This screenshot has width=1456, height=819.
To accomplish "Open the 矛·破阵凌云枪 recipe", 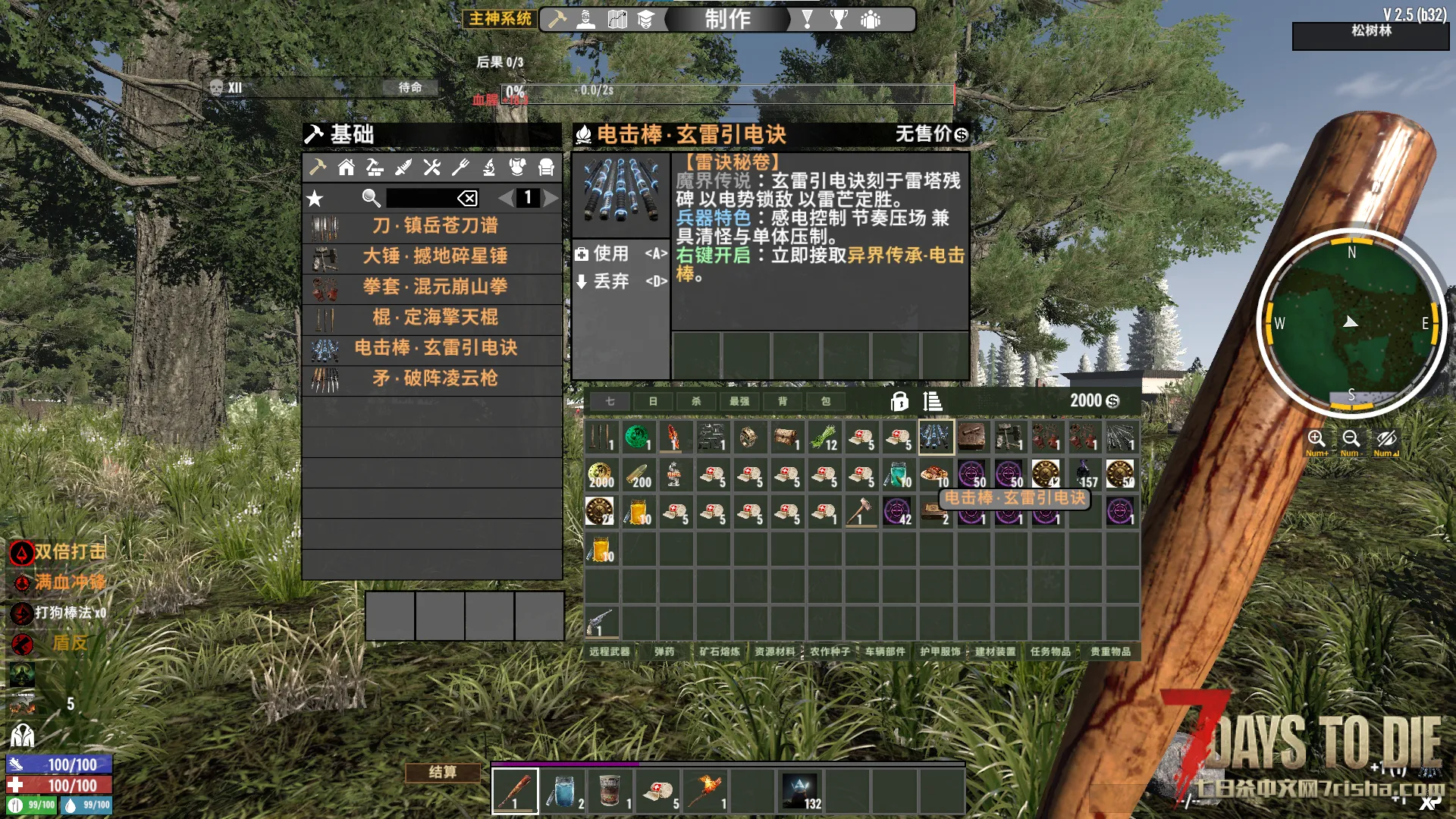I will (434, 378).
